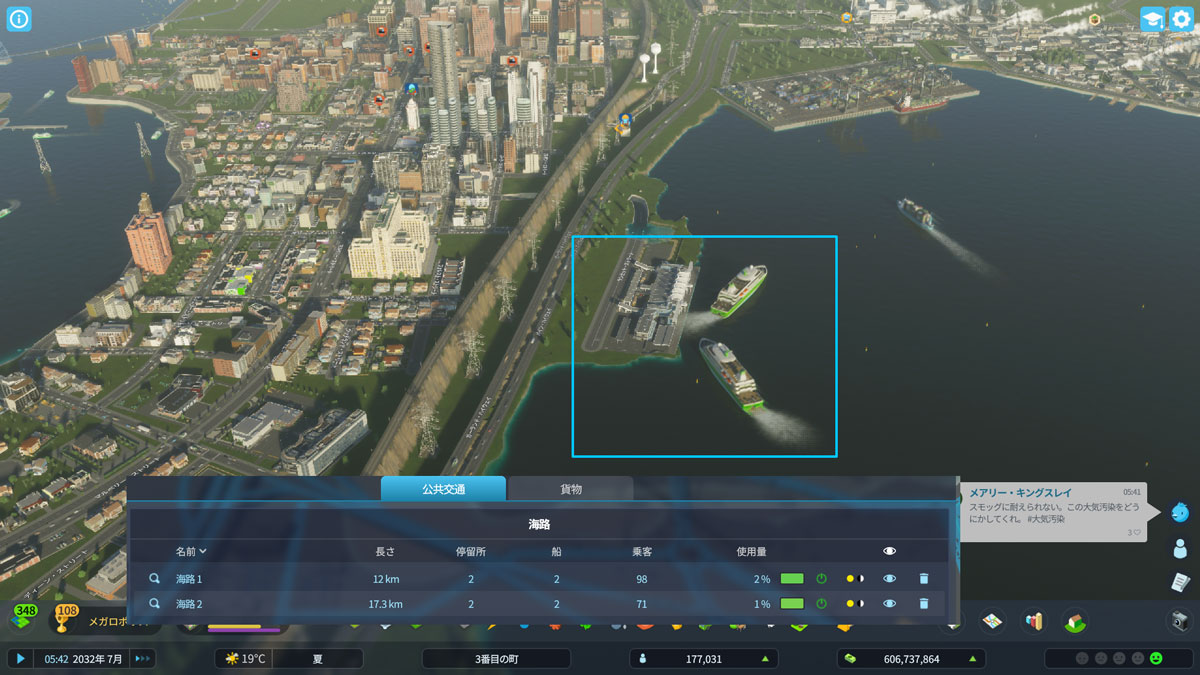This screenshot has height=675, width=1200.
Task: Switch to the 貨物 (cargo) tab
Action: (x=570, y=489)
